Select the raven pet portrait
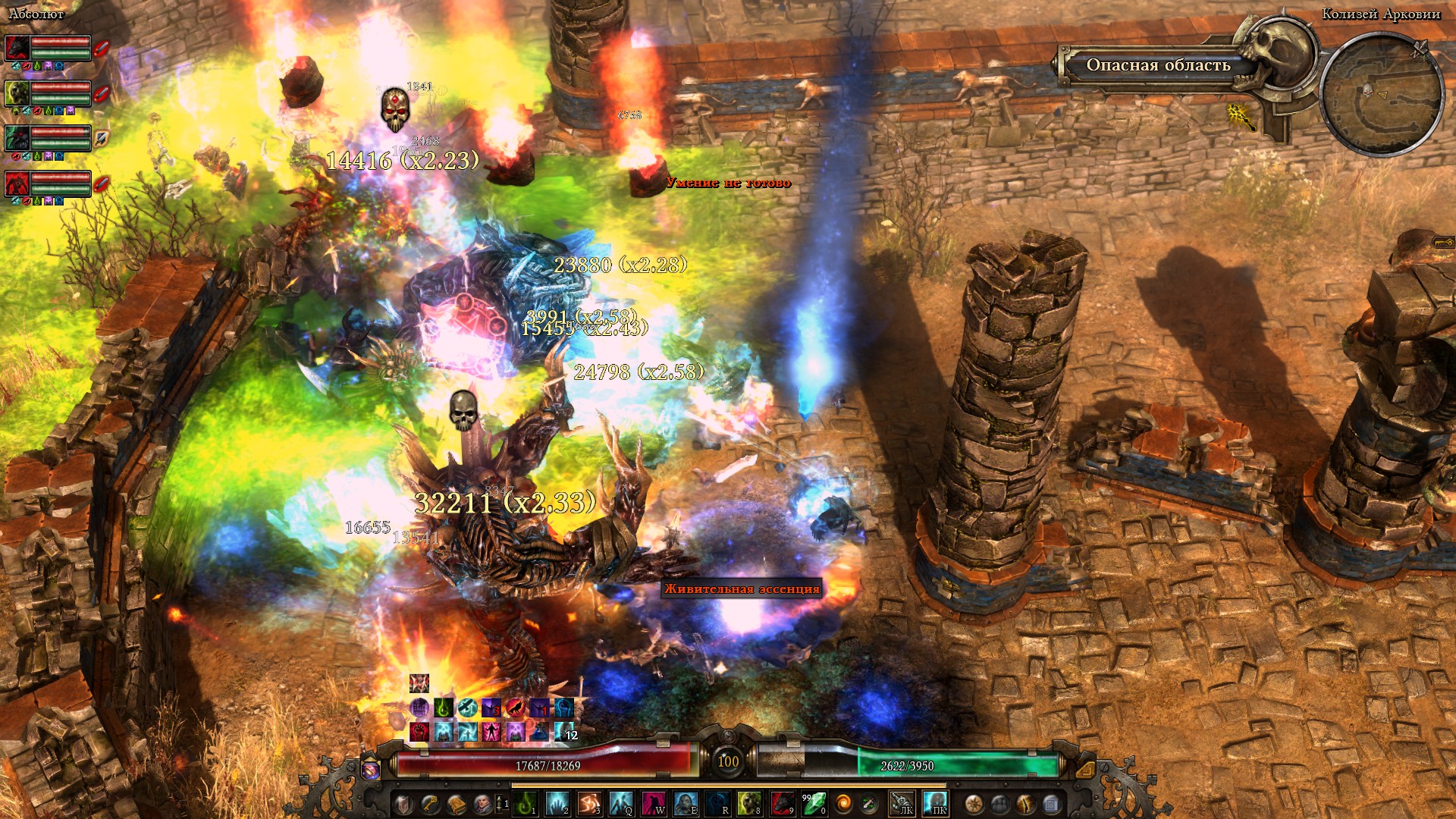Image resolution: width=1456 pixels, height=819 pixels. coord(17,138)
